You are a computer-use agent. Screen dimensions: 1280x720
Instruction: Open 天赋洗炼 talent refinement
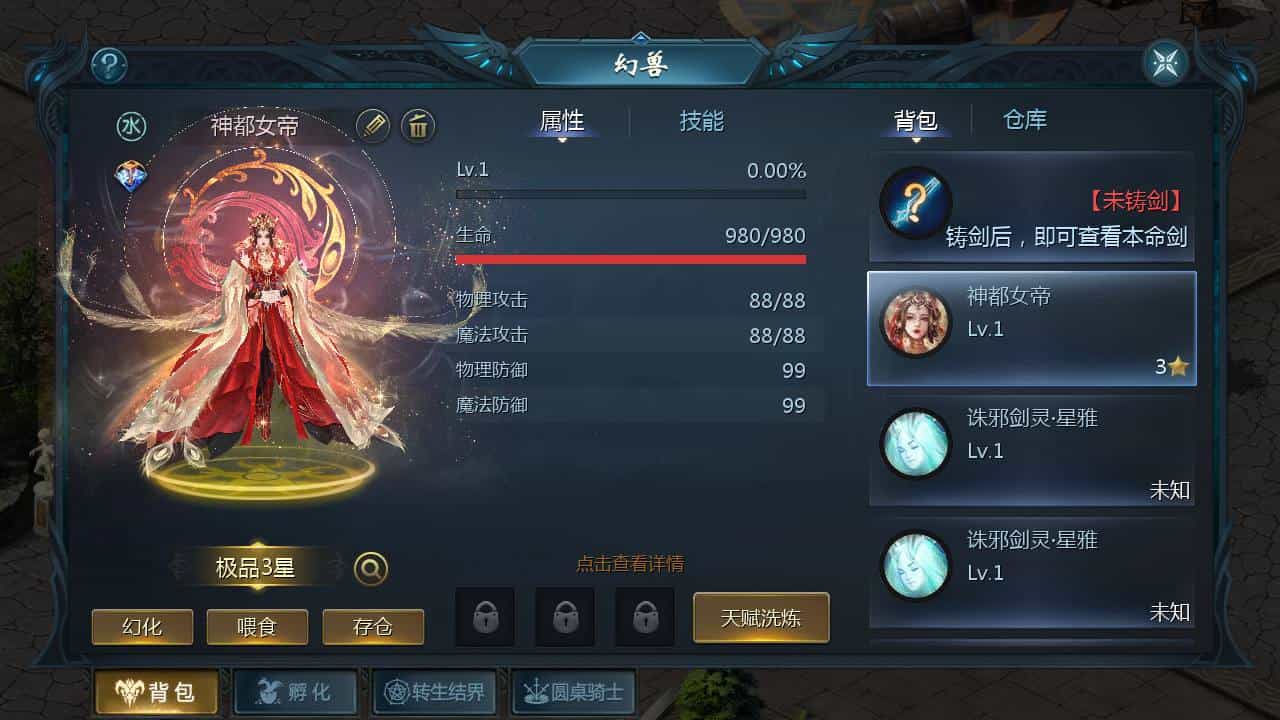tap(761, 617)
